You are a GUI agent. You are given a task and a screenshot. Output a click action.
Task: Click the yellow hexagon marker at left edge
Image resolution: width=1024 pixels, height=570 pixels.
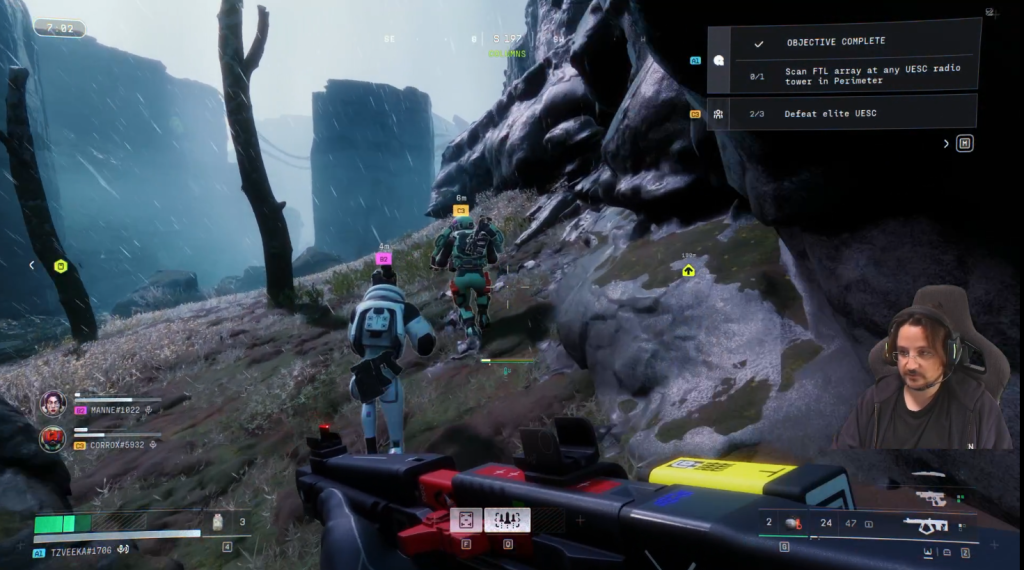(x=60, y=266)
